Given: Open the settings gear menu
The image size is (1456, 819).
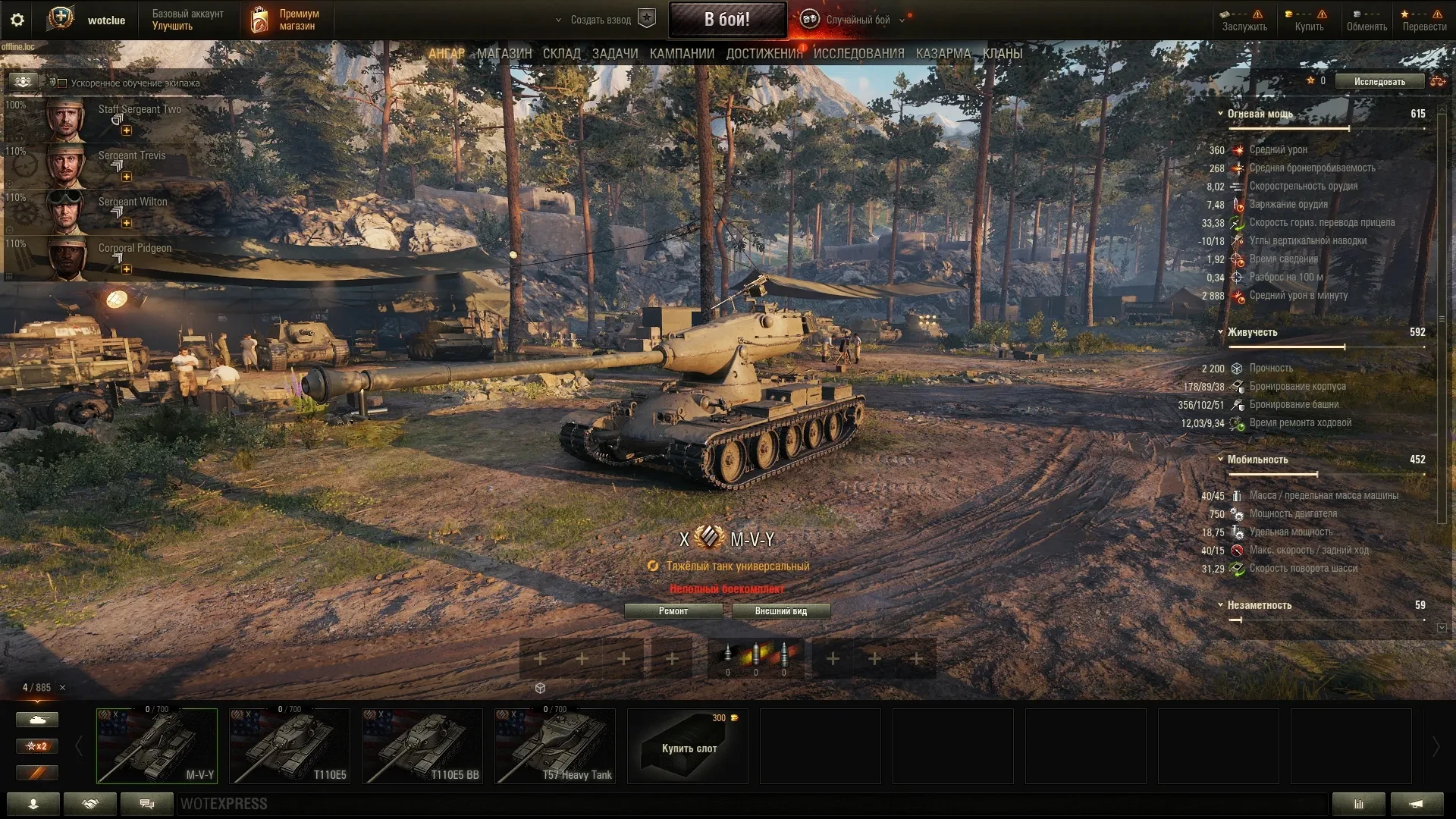Looking at the screenshot, I should [x=17, y=20].
